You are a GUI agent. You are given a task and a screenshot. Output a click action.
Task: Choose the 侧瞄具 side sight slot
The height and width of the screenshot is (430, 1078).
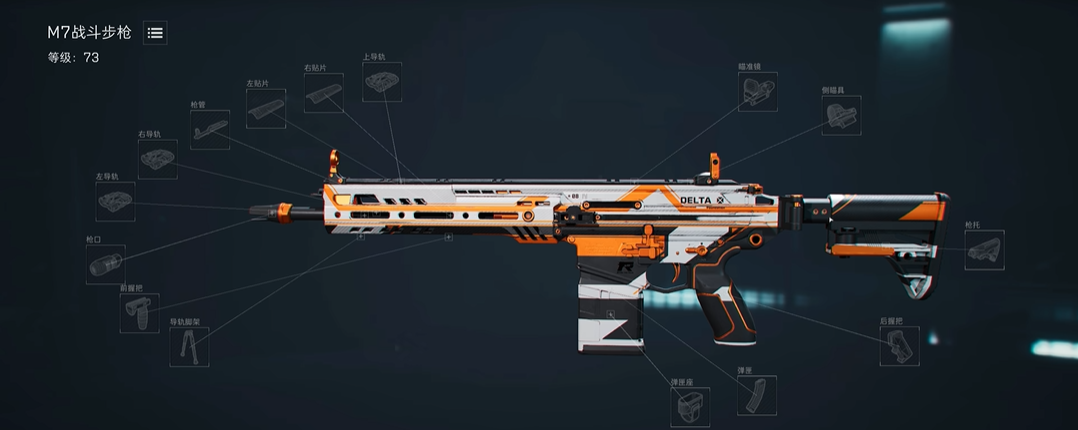[841, 115]
